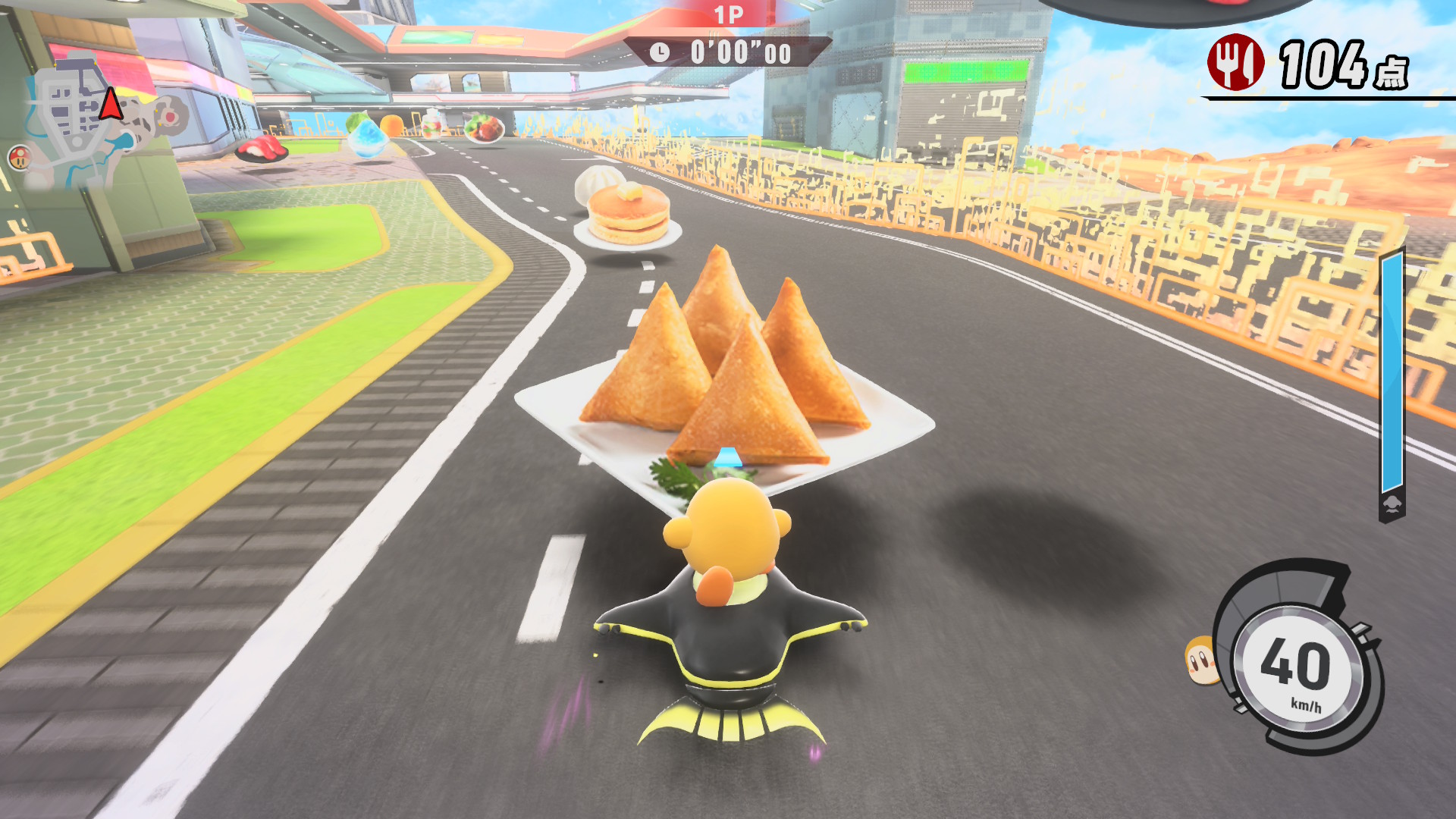Click the mushroom marker on the minimap
Image resolution: width=1456 pixels, height=819 pixels.
tap(20, 157)
